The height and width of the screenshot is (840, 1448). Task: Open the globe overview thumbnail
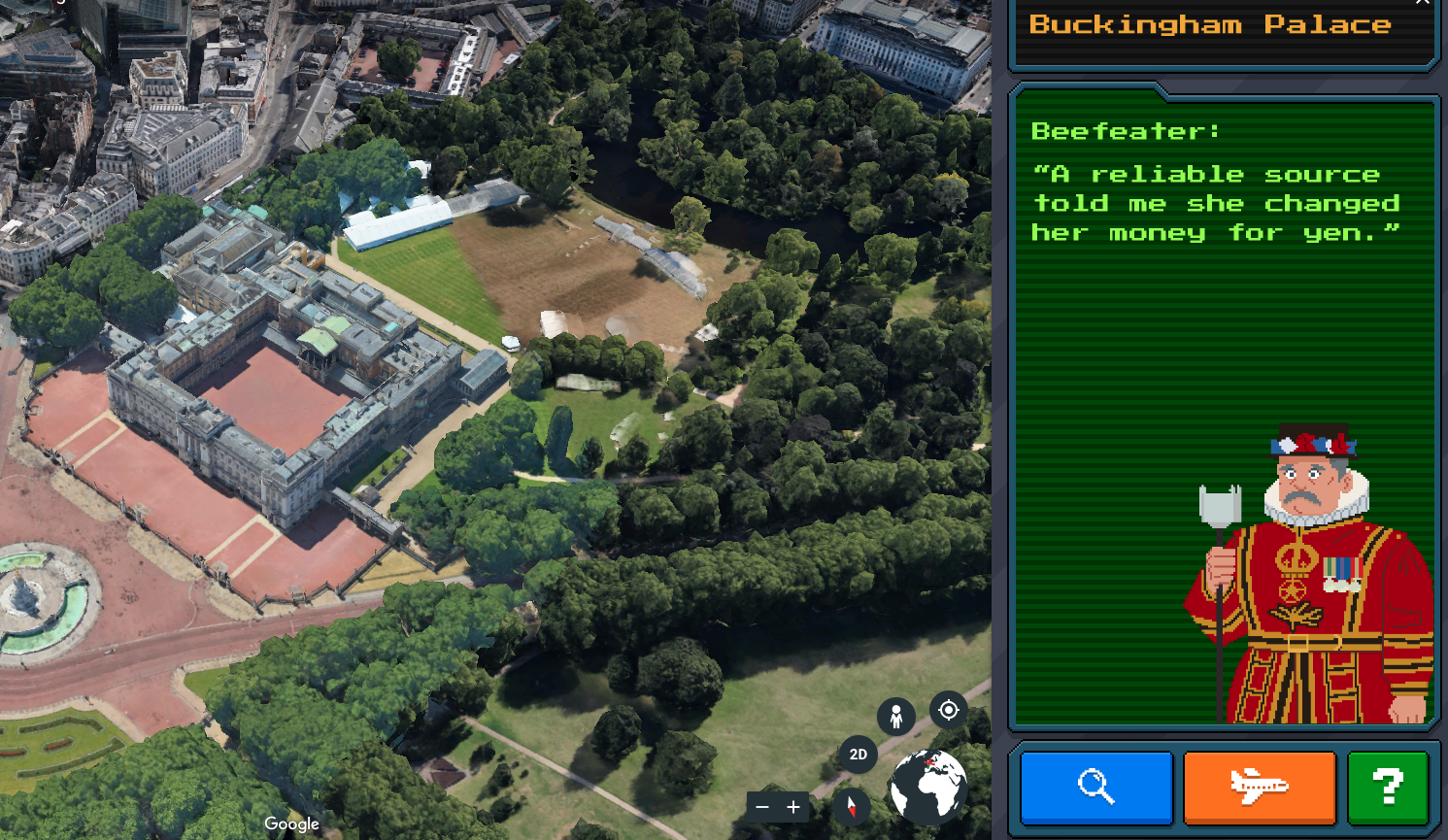coord(928,787)
